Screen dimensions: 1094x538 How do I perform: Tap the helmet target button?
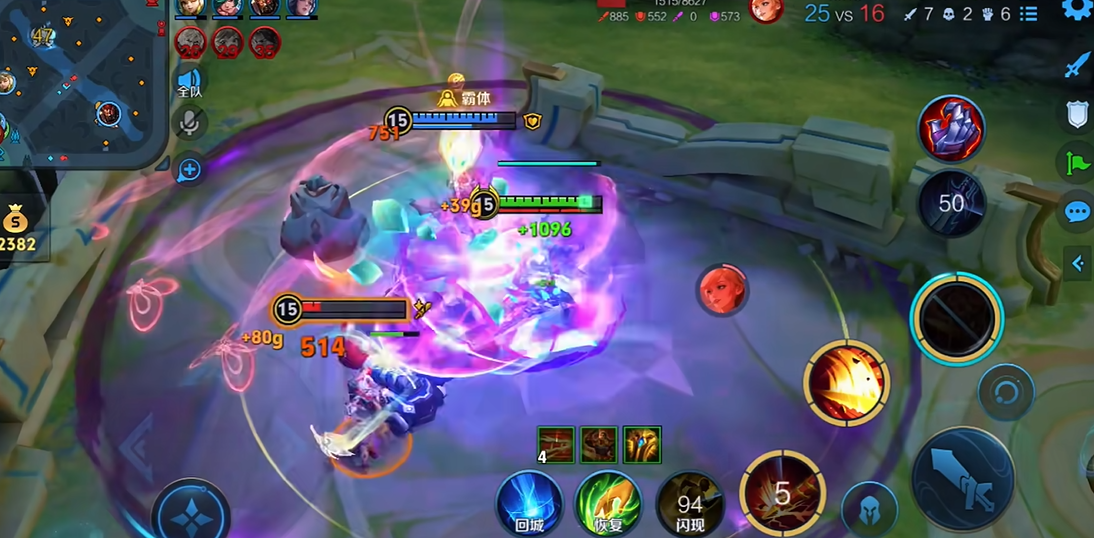869,510
